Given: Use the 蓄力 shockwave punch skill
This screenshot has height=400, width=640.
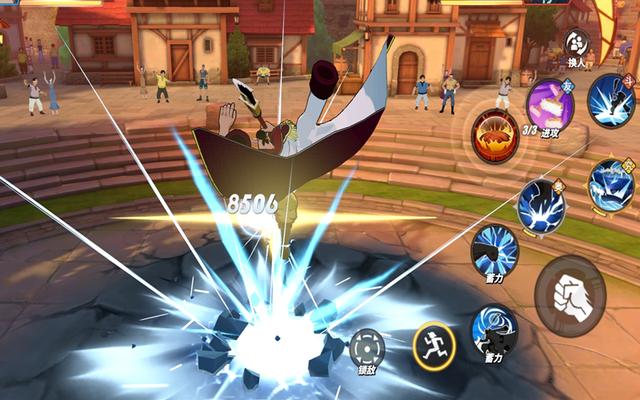Looking at the screenshot, I should tap(494, 250).
